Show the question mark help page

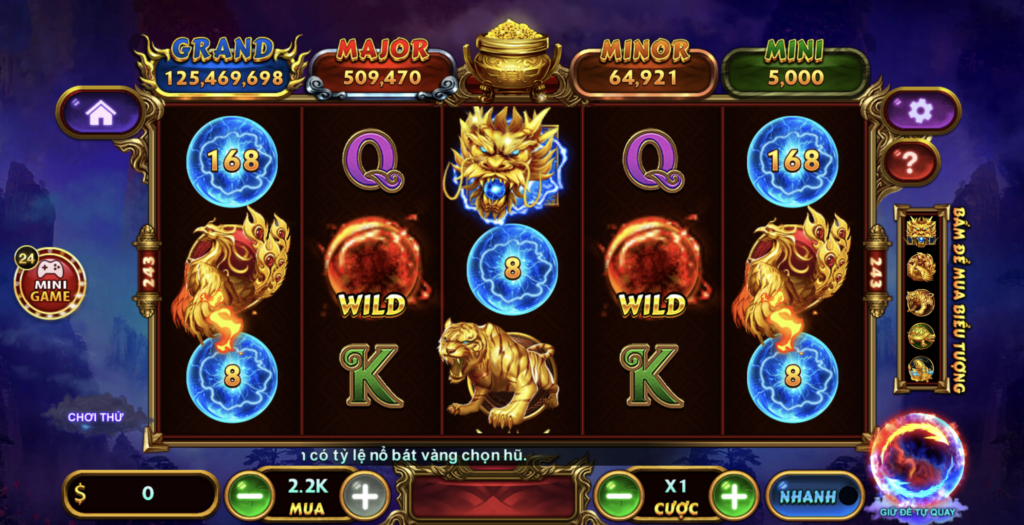[x=910, y=163]
